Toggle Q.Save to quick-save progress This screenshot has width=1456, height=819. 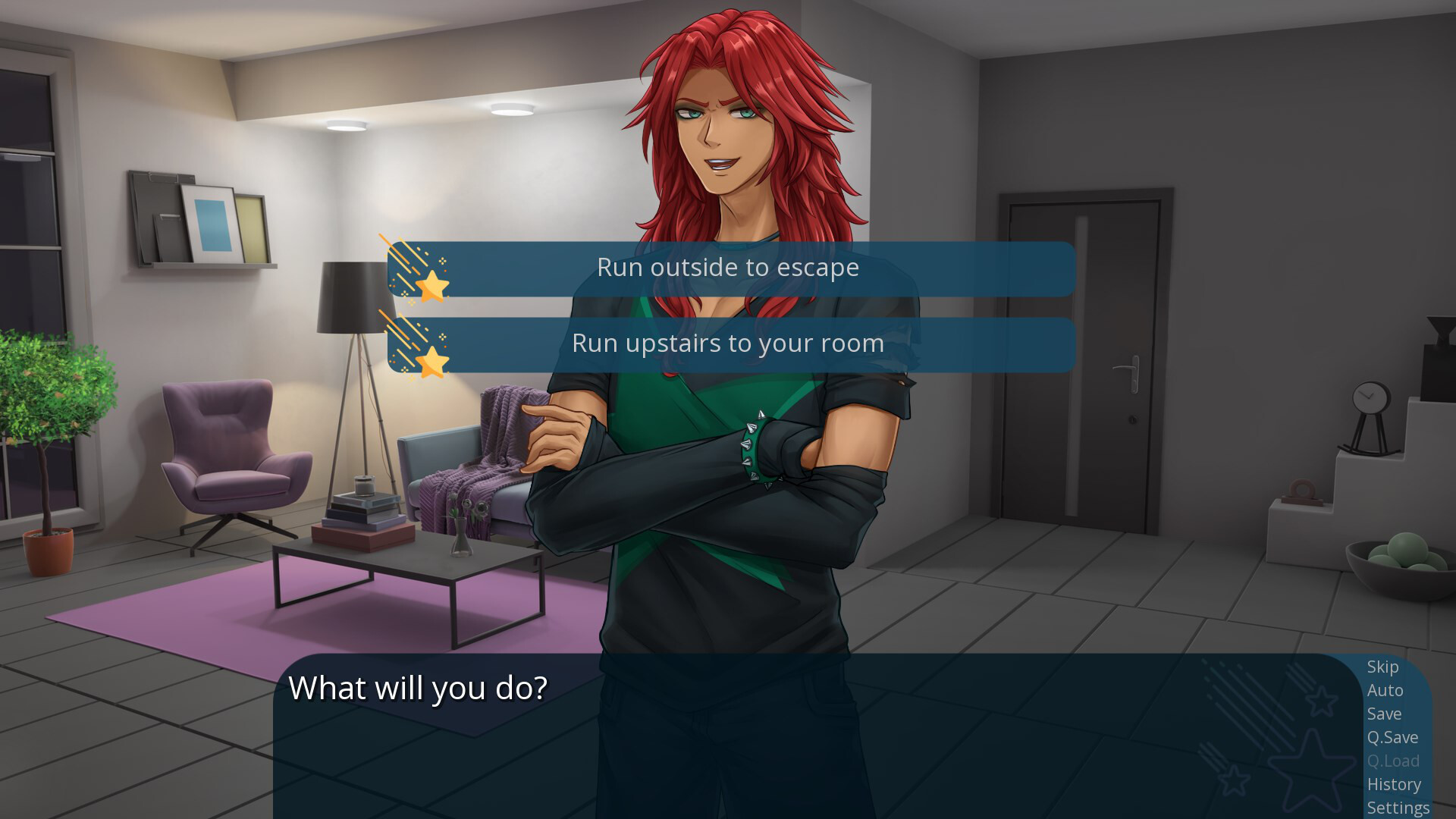(1392, 737)
